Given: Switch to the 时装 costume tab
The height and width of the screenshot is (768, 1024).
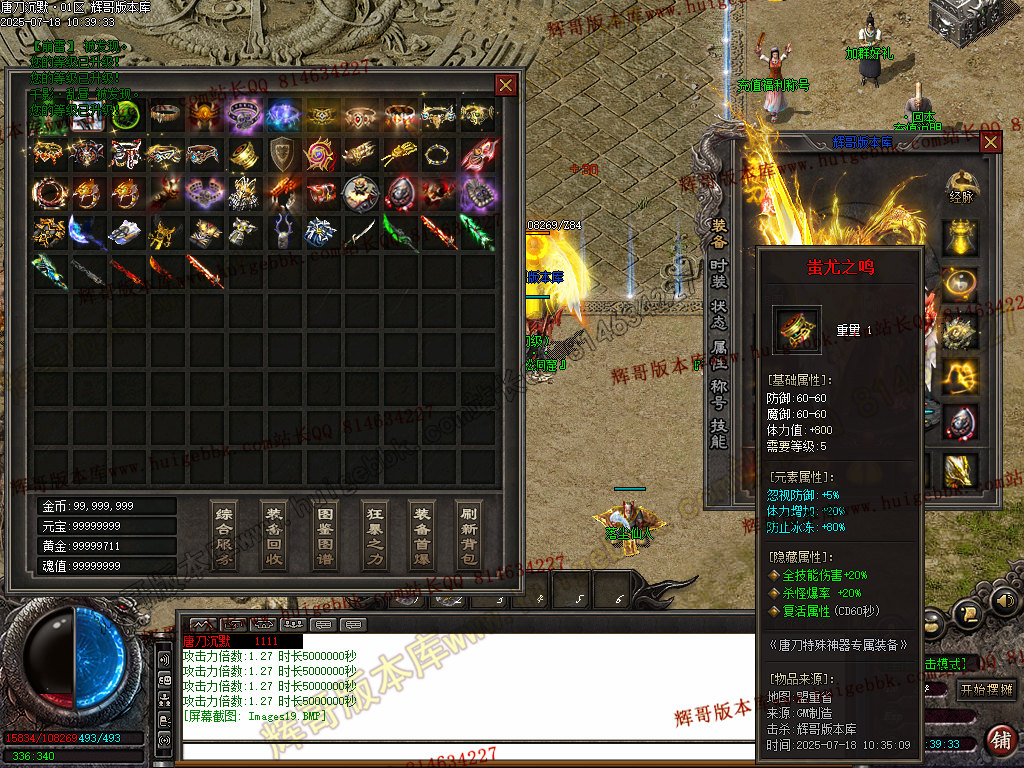Looking at the screenshot, I should (x=718, y=274).
